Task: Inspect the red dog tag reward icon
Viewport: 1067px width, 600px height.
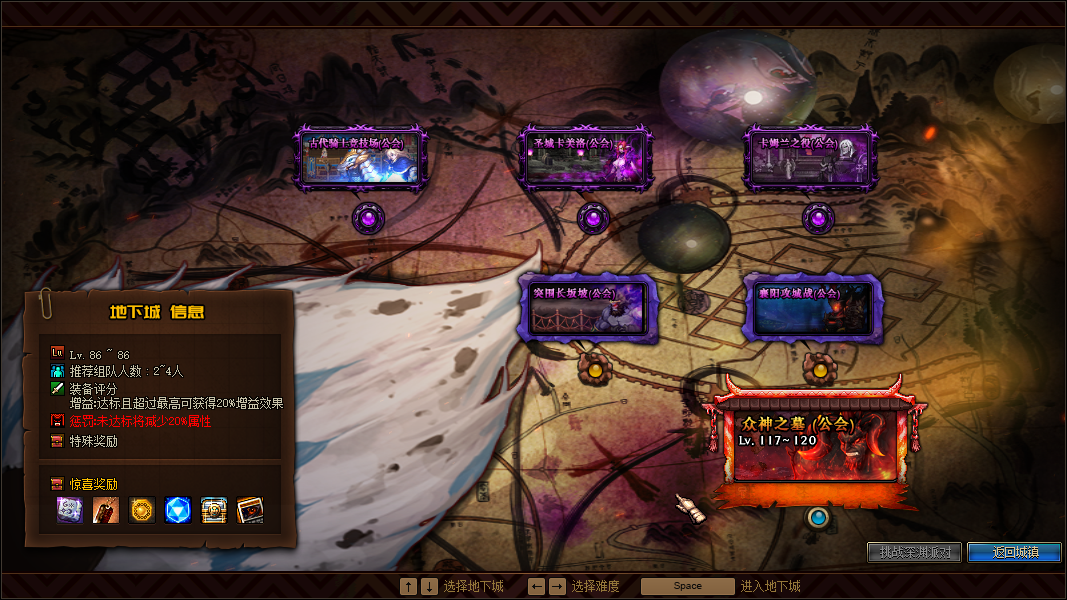Action: (106, 510)
